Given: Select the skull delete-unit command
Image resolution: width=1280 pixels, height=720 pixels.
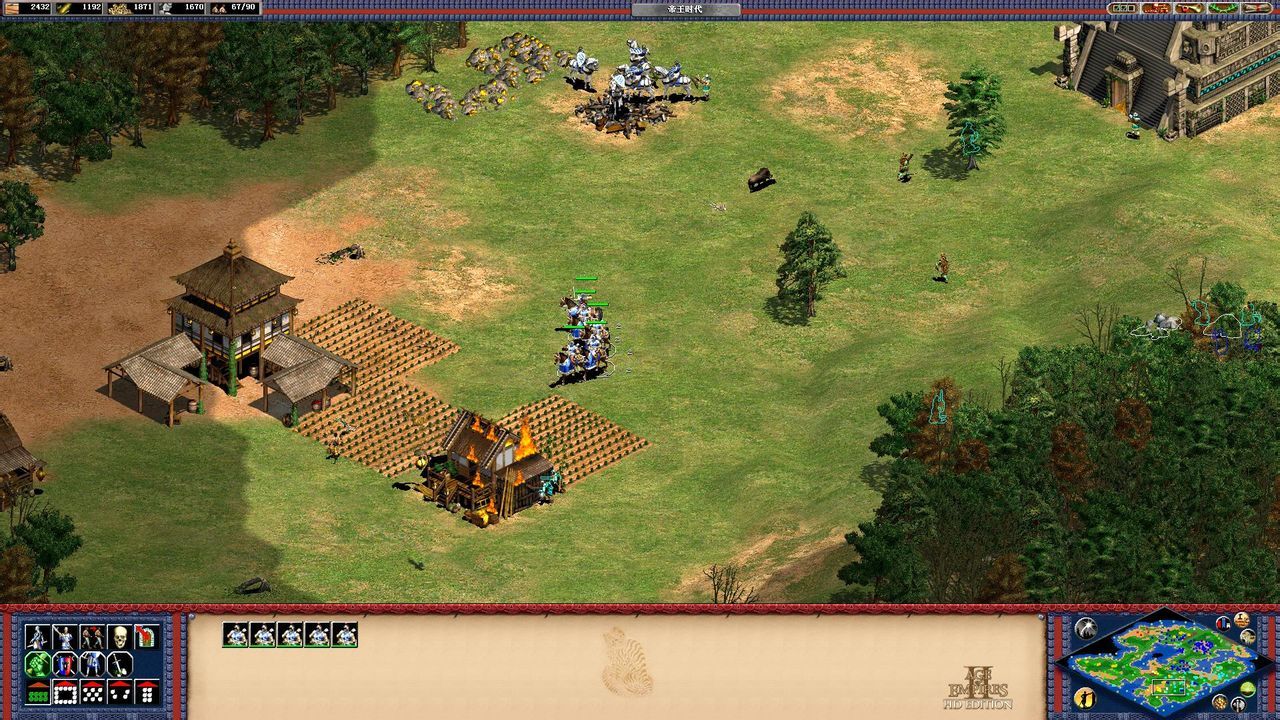Looking at the screenshot, I should pyautogui.click(x=119, y=637).
